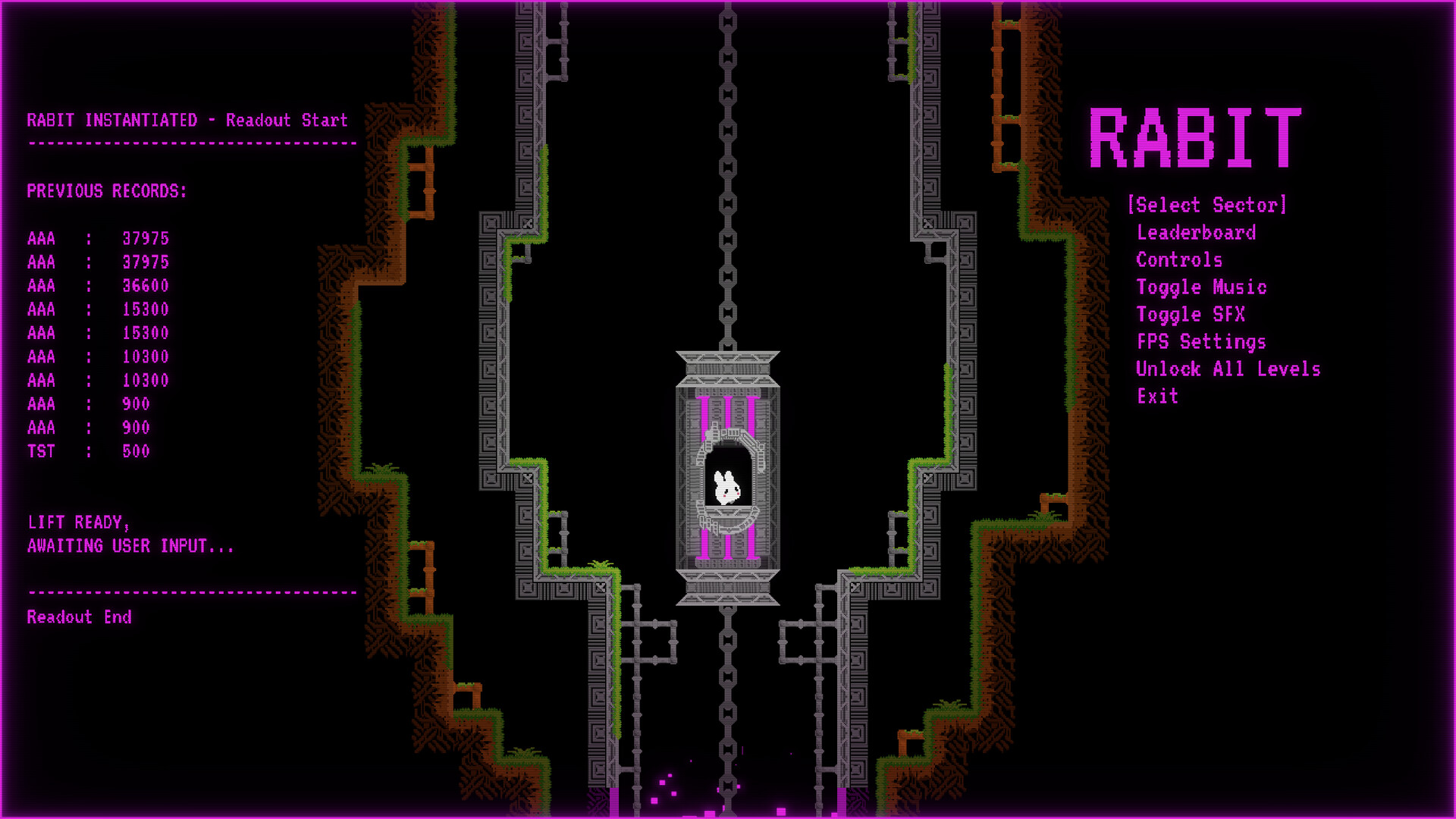The image size is (1456, 819).
Task: Click the top AAA score of 37975
Action: coord(99,239)
